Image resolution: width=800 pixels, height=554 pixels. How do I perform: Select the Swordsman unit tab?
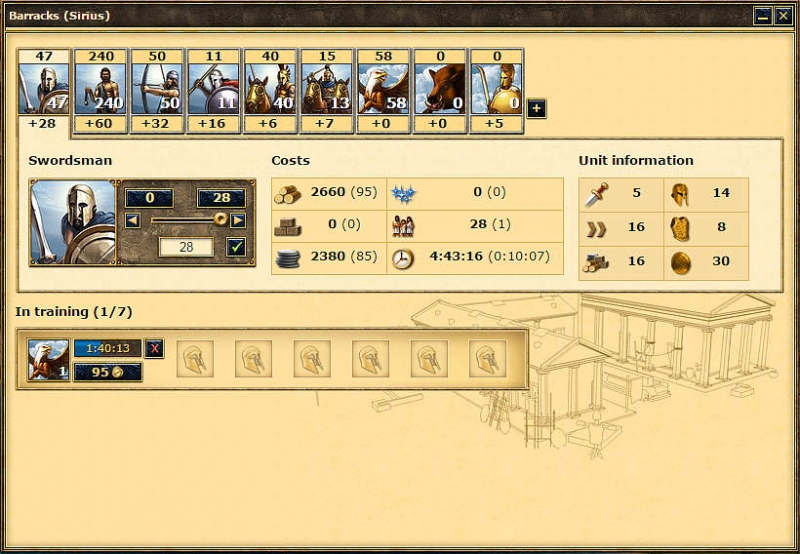(44, 89)
